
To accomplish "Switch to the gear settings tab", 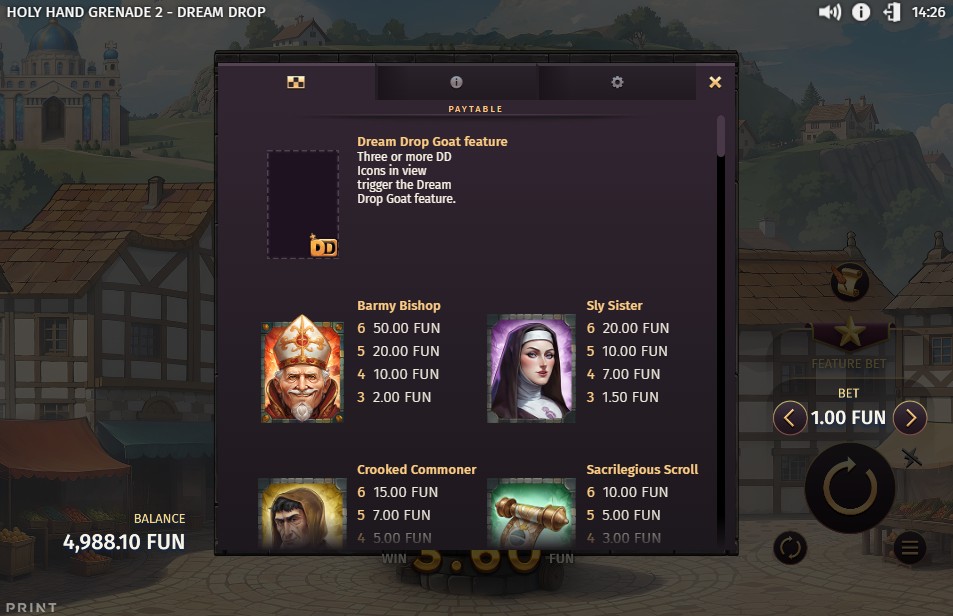I will tap(617, 82).
